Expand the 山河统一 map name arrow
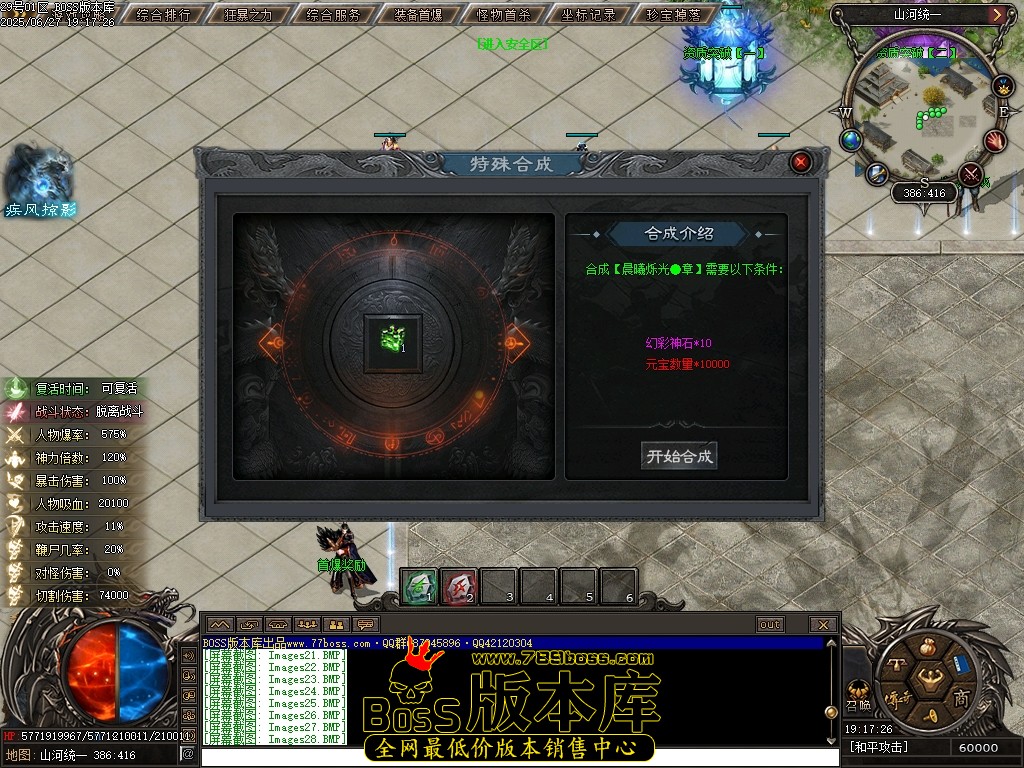Screen dimensions: 1024x768 996,15
